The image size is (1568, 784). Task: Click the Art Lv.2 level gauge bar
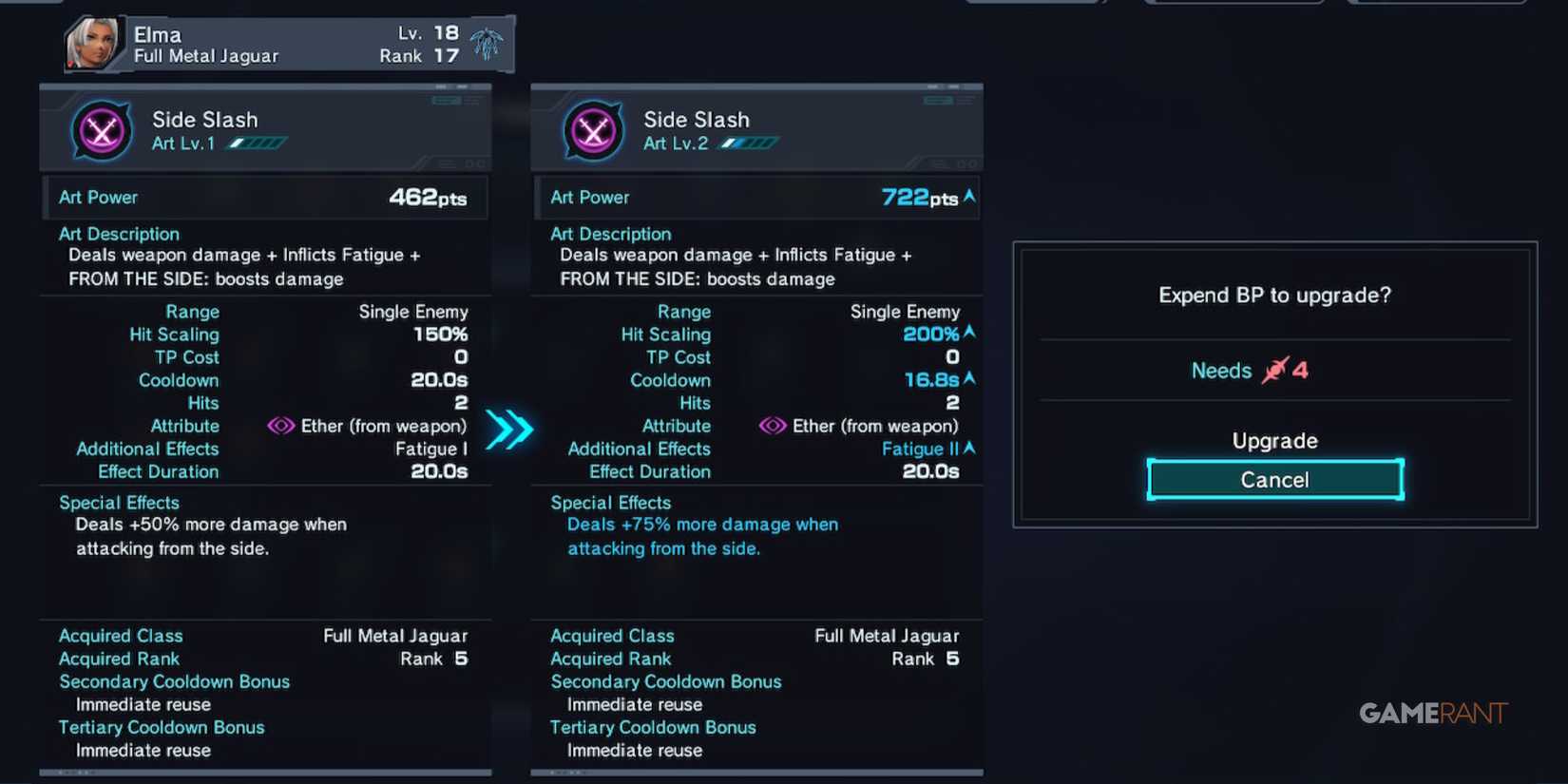pos(749,143)
